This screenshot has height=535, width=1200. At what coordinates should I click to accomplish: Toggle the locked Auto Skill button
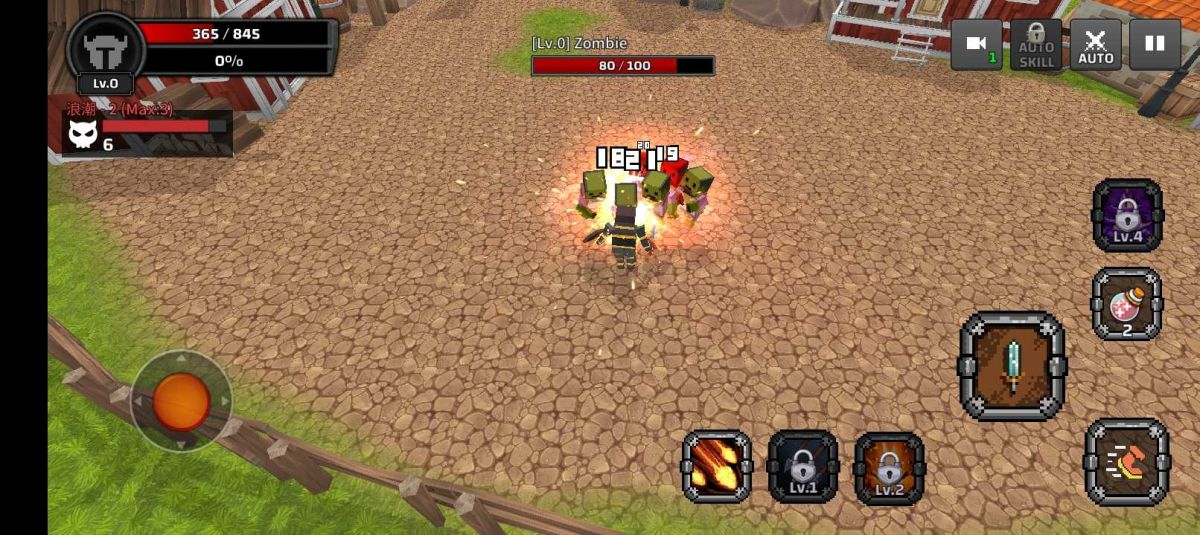tap(1036, 45)
